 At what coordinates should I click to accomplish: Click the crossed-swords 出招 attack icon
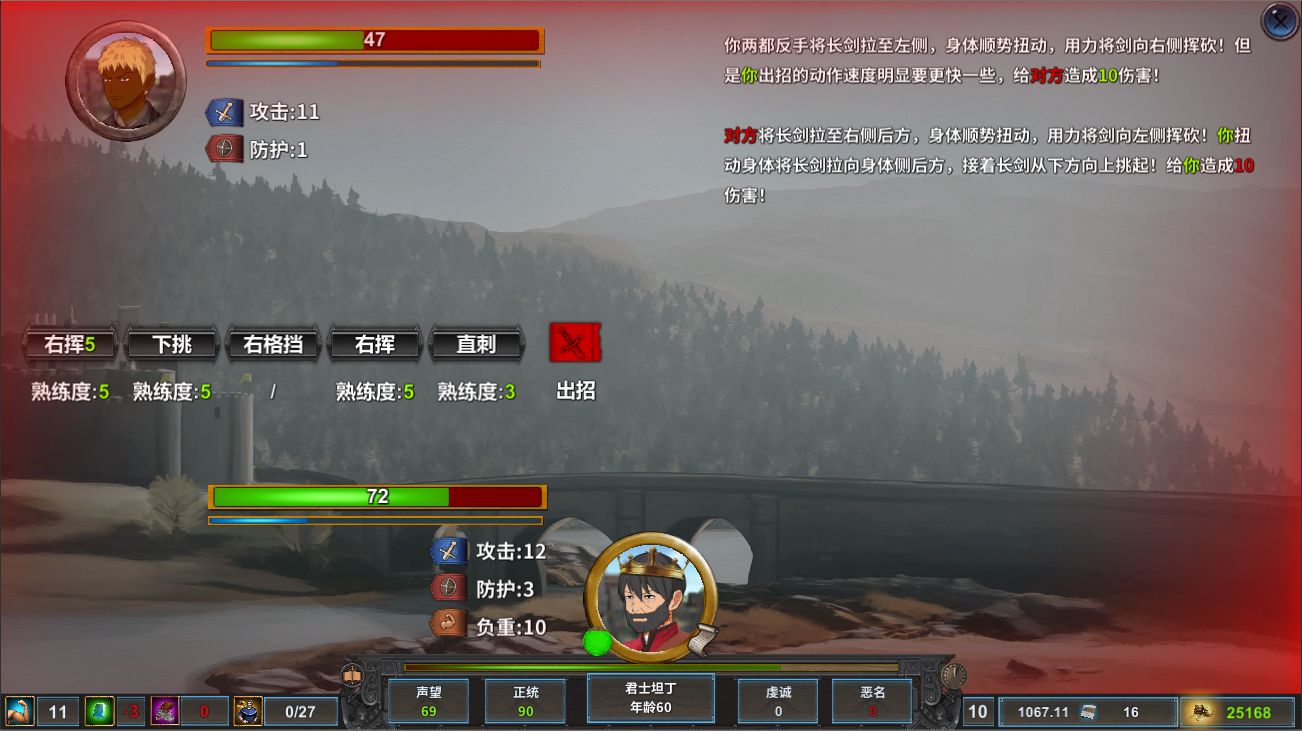pyautogui.click(x=574, y=343)
